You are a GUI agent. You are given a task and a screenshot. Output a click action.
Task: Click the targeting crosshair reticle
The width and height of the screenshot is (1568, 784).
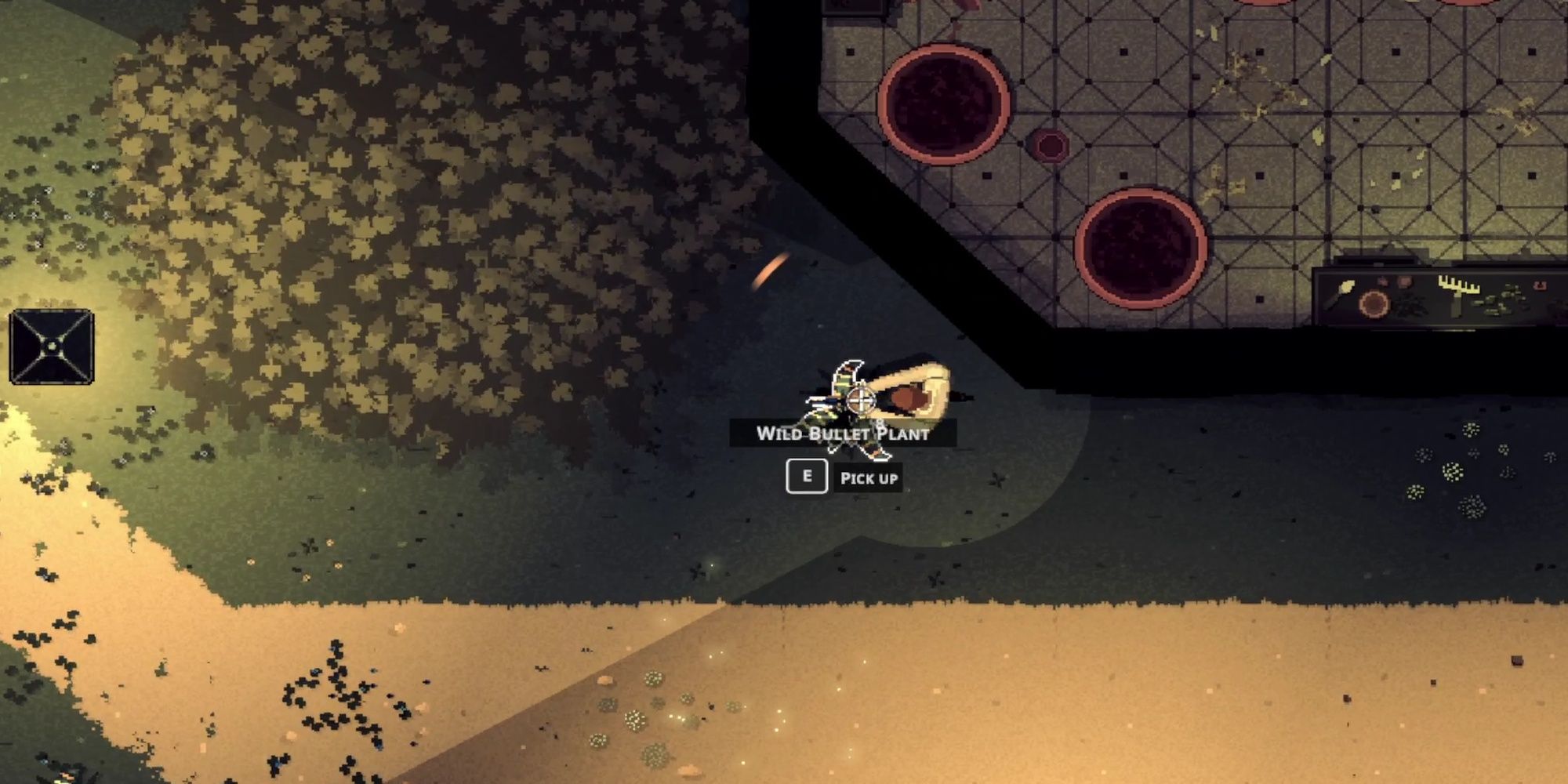pos(860,400)
